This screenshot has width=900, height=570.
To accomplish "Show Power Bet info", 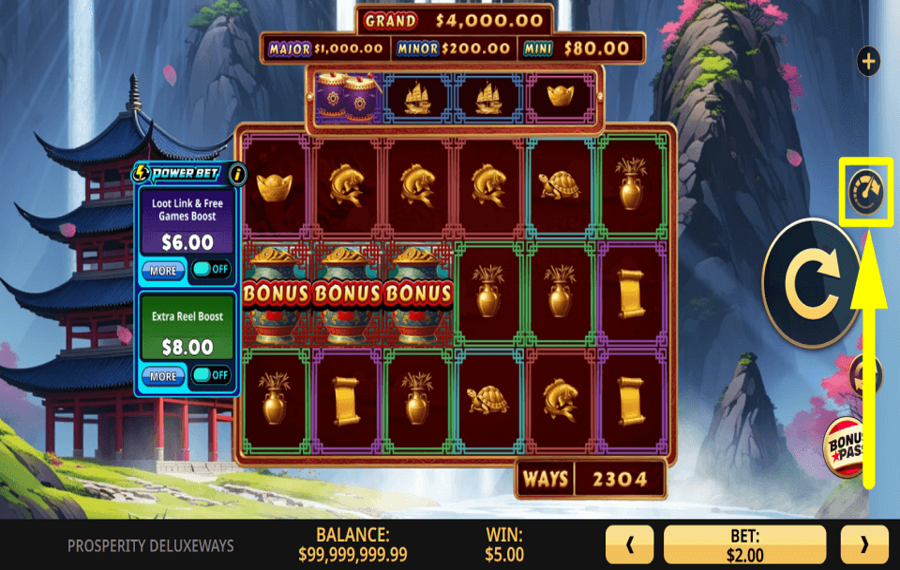I will (238, 174).
